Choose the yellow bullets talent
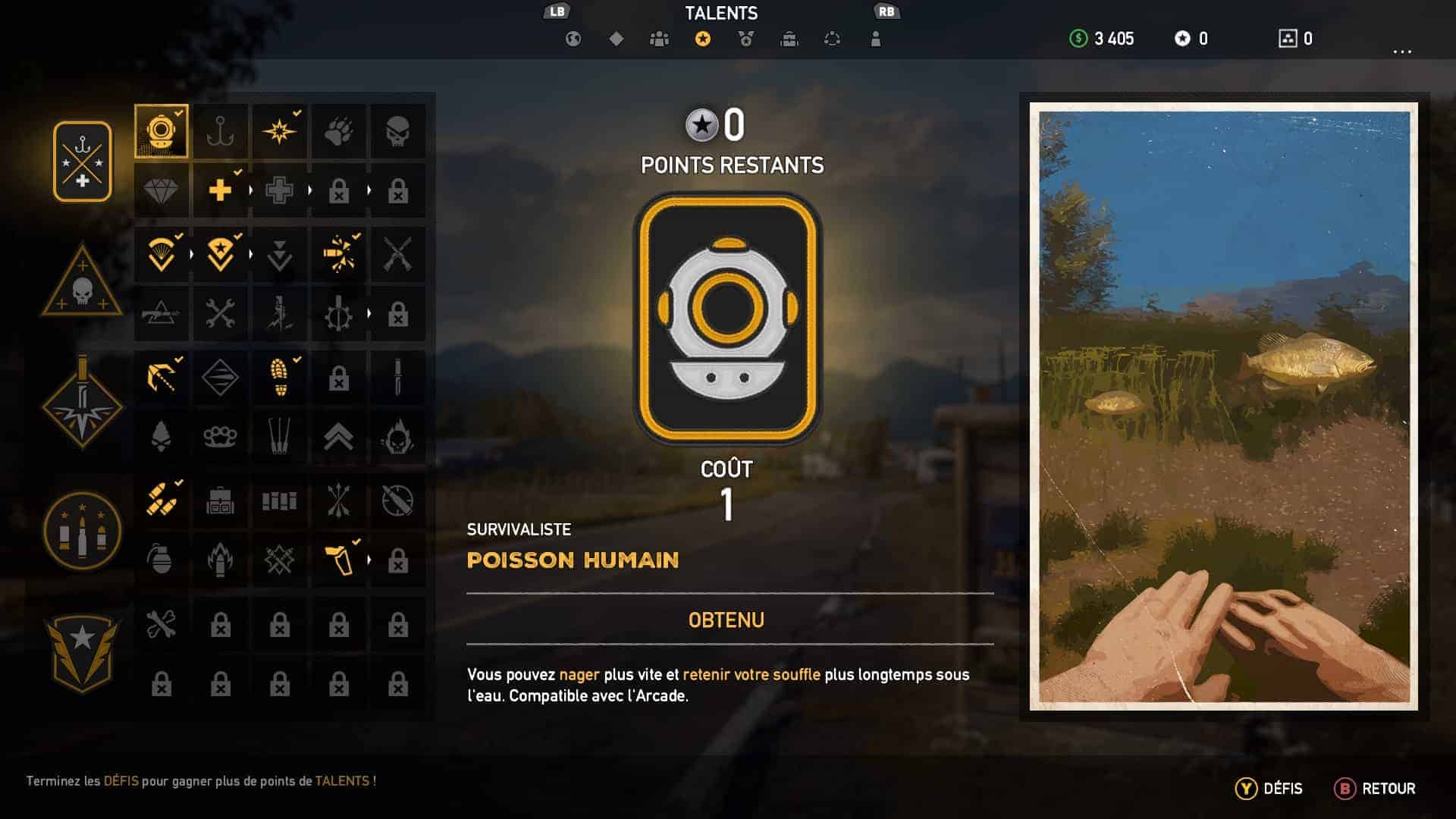Screen dimensions: 1456x819 click(x=162, y=500)
